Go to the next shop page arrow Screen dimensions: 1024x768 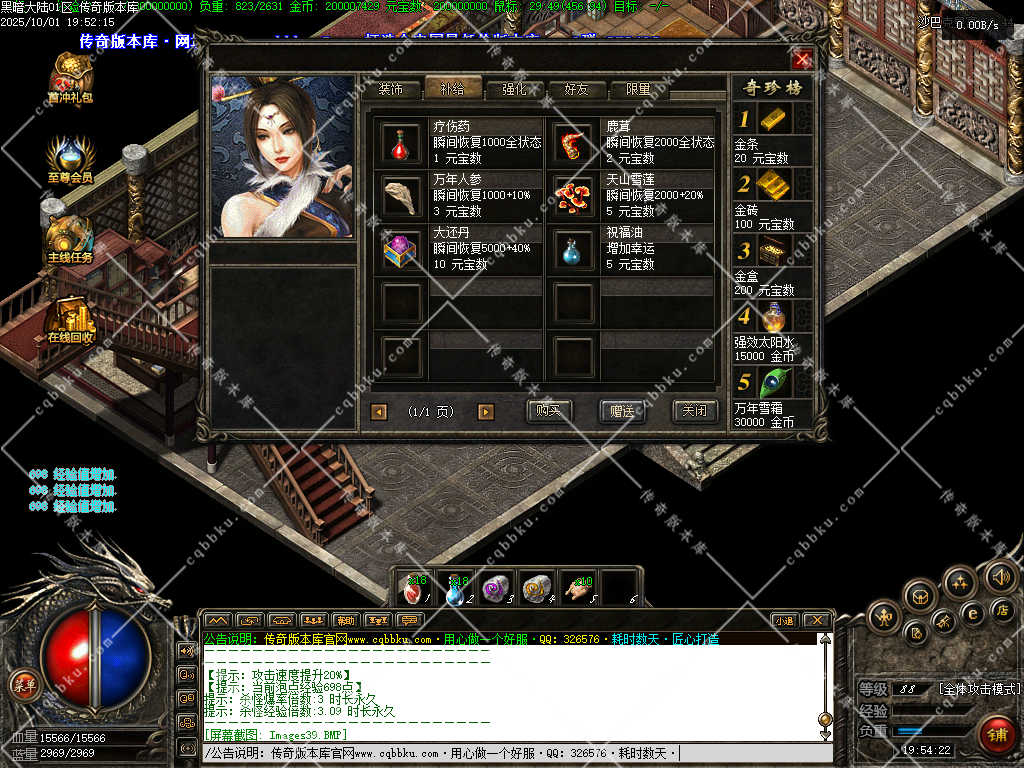[486, 412]
